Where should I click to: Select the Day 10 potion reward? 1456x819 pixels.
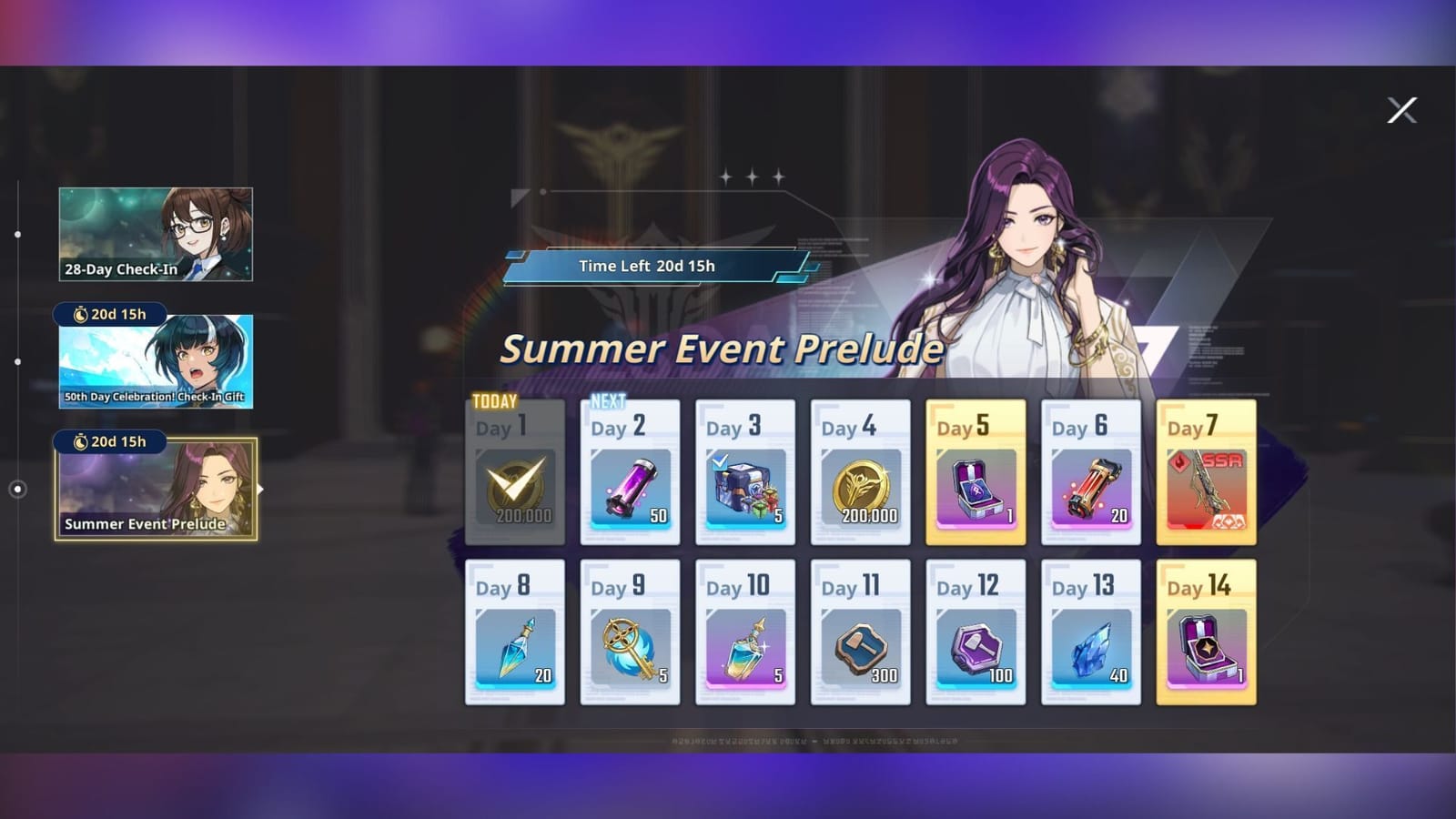click(x=744, y=646)
